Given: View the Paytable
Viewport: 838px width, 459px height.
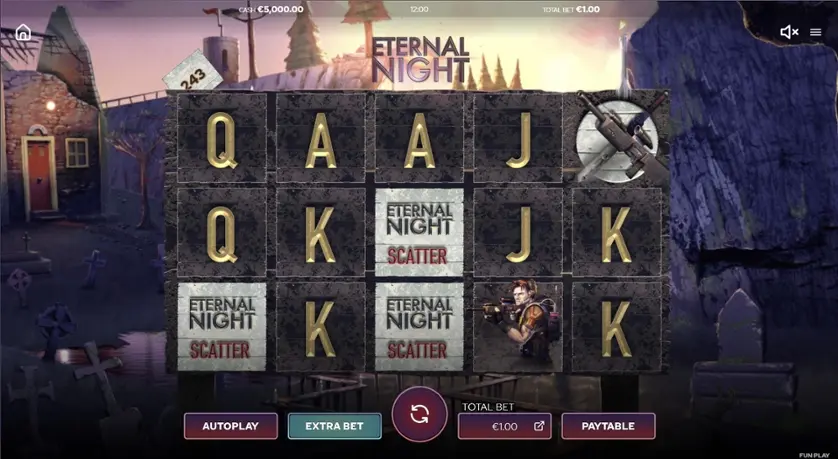Looking at the screenshot, I should tap(608, 426).
